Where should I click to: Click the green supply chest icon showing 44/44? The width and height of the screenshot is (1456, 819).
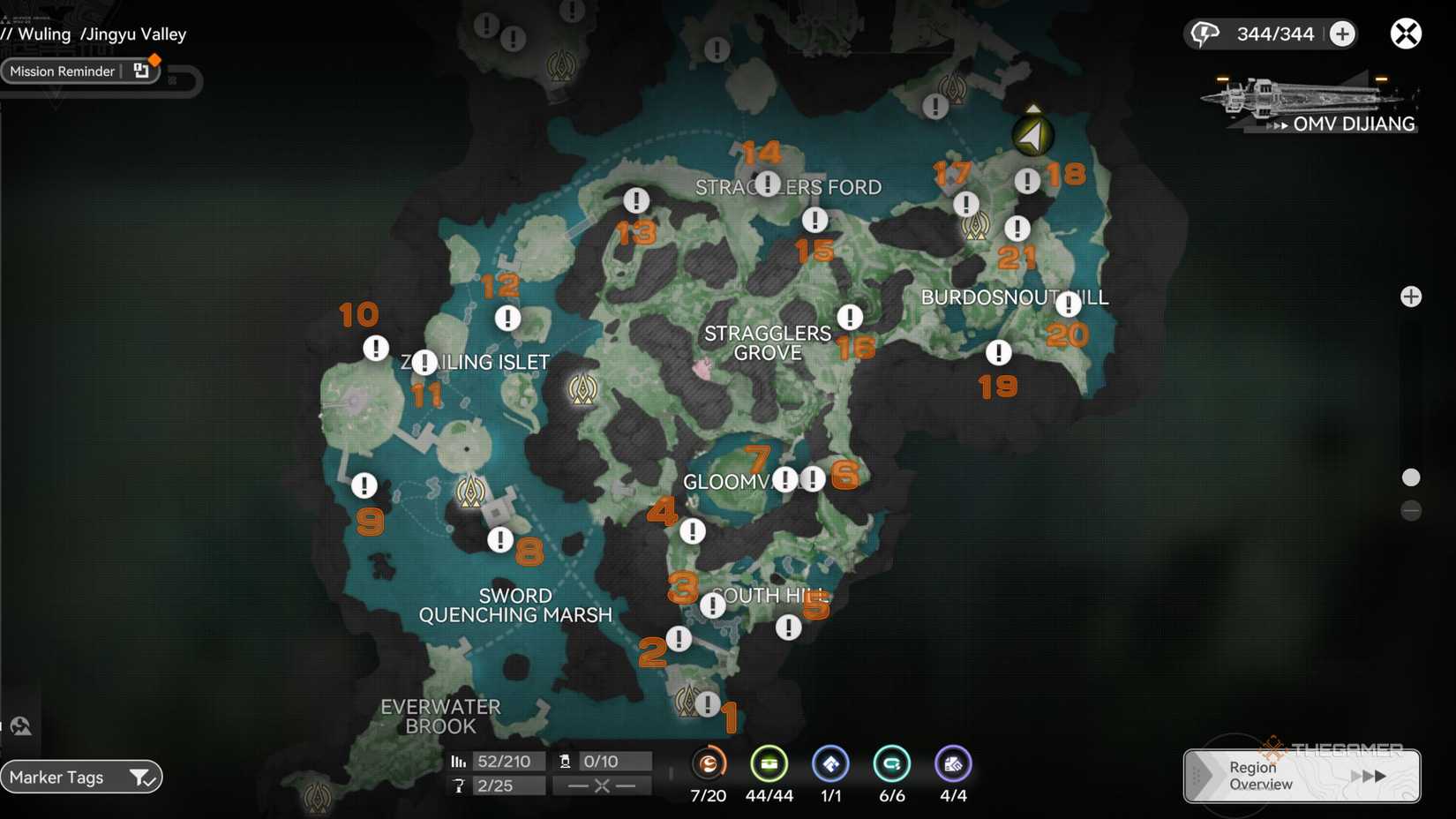point(769,764)
